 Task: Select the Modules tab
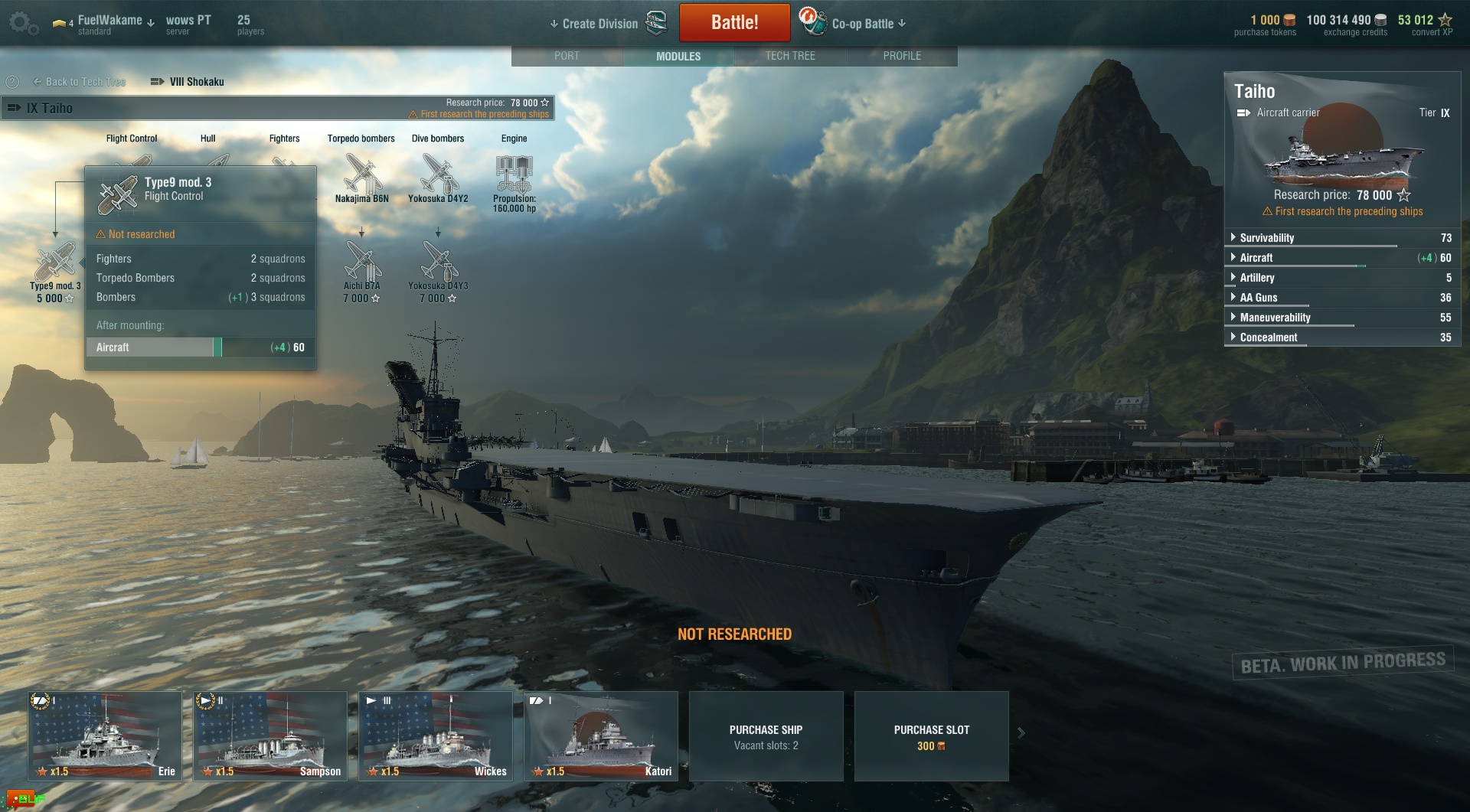[678, 56]
